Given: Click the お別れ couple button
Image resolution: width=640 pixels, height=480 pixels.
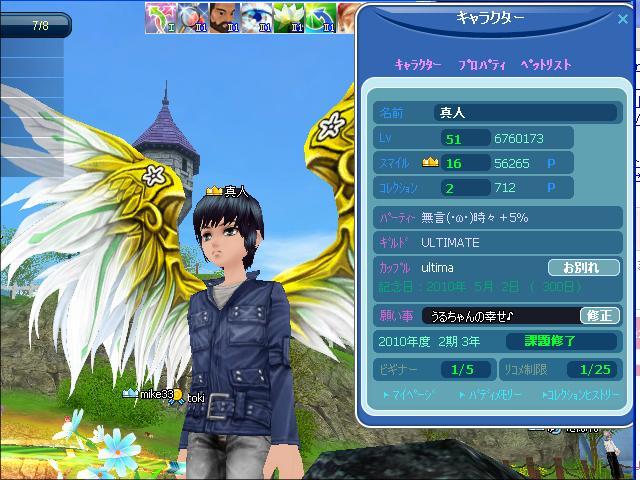Looking at the screenshot, I should coord(583,268).
